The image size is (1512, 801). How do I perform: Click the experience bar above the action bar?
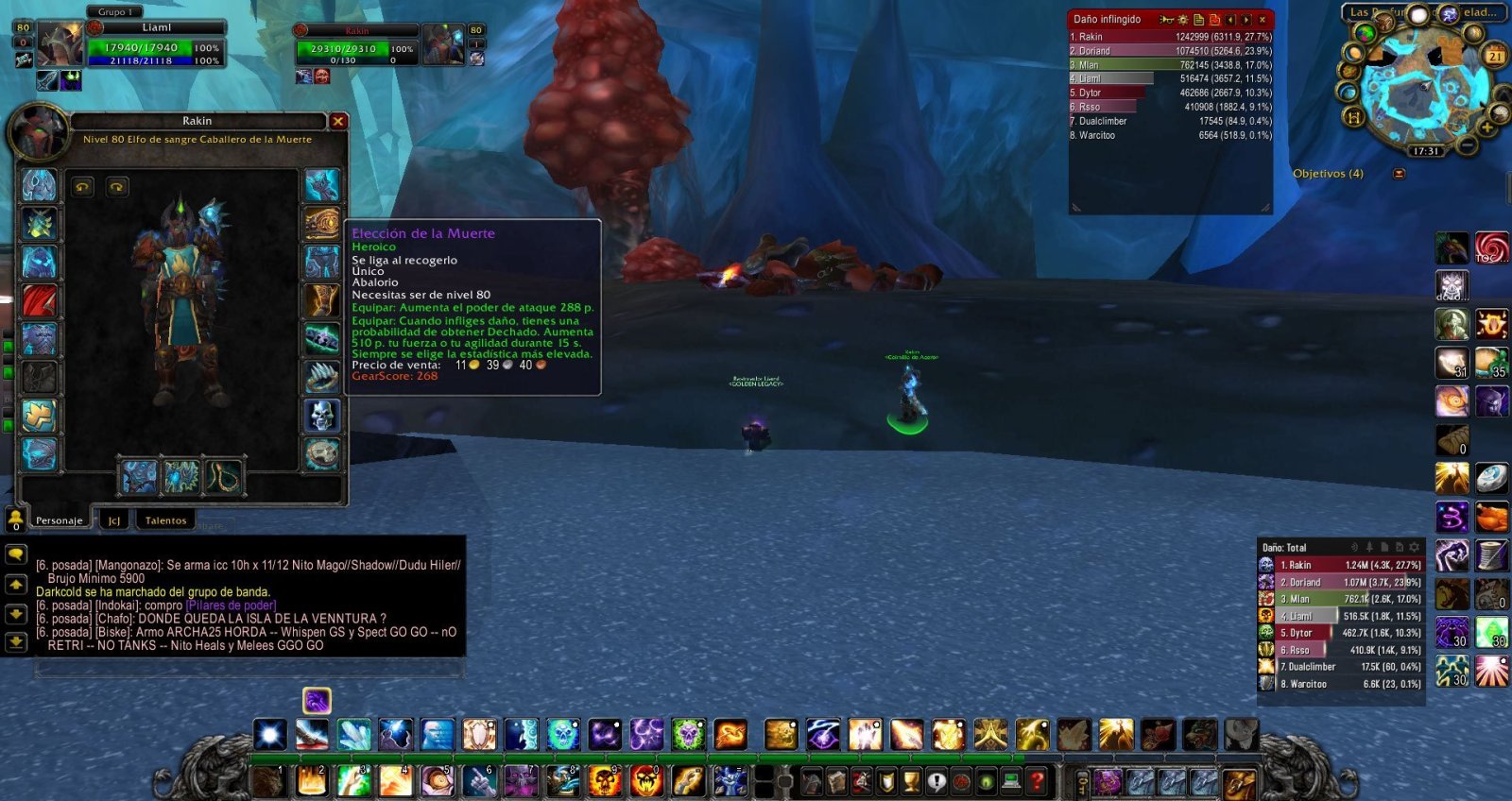[x=661, y=758]
